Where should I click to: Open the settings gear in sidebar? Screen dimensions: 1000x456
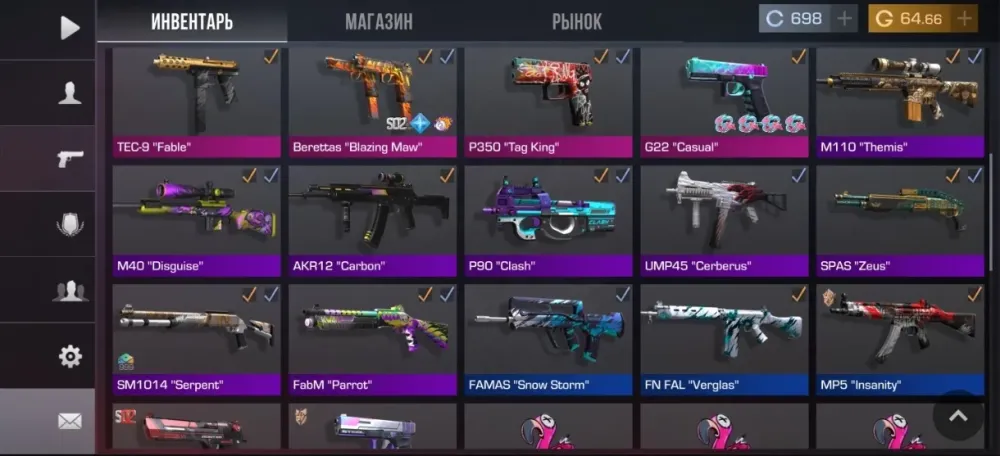pyautogui.click(x=69, y=356)
